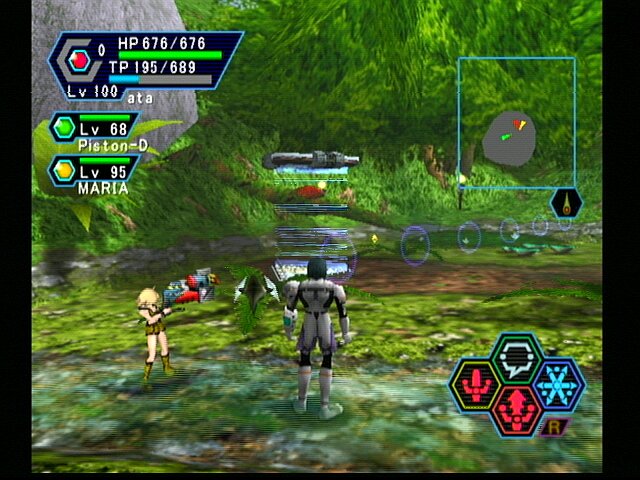Trigger the yellow-bordered red attack hexagon
The height and width of the screenshot is (480, 640).
(x=474, y=385)
